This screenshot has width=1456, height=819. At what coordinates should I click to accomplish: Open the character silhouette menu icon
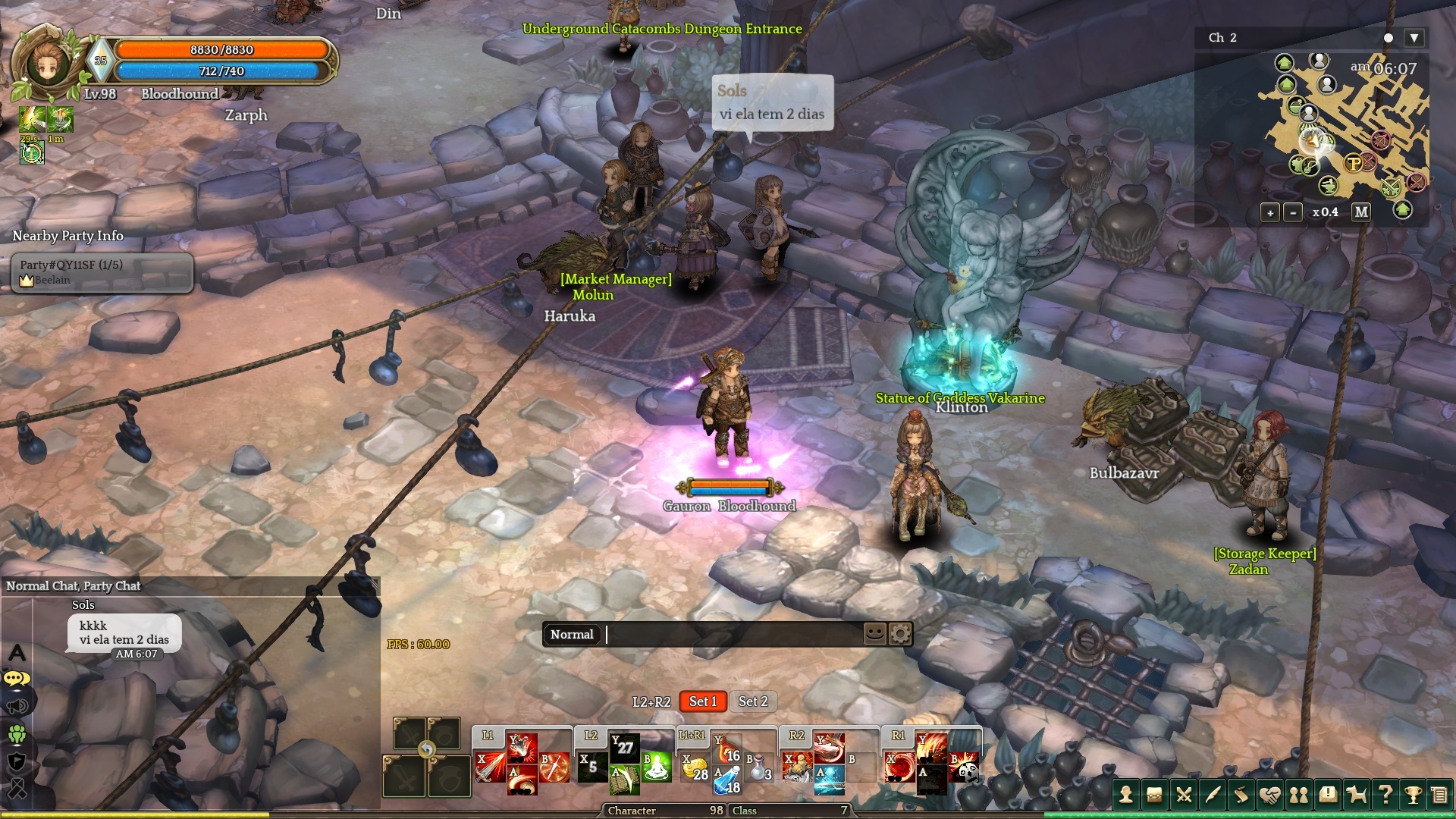click(1126, 795)
